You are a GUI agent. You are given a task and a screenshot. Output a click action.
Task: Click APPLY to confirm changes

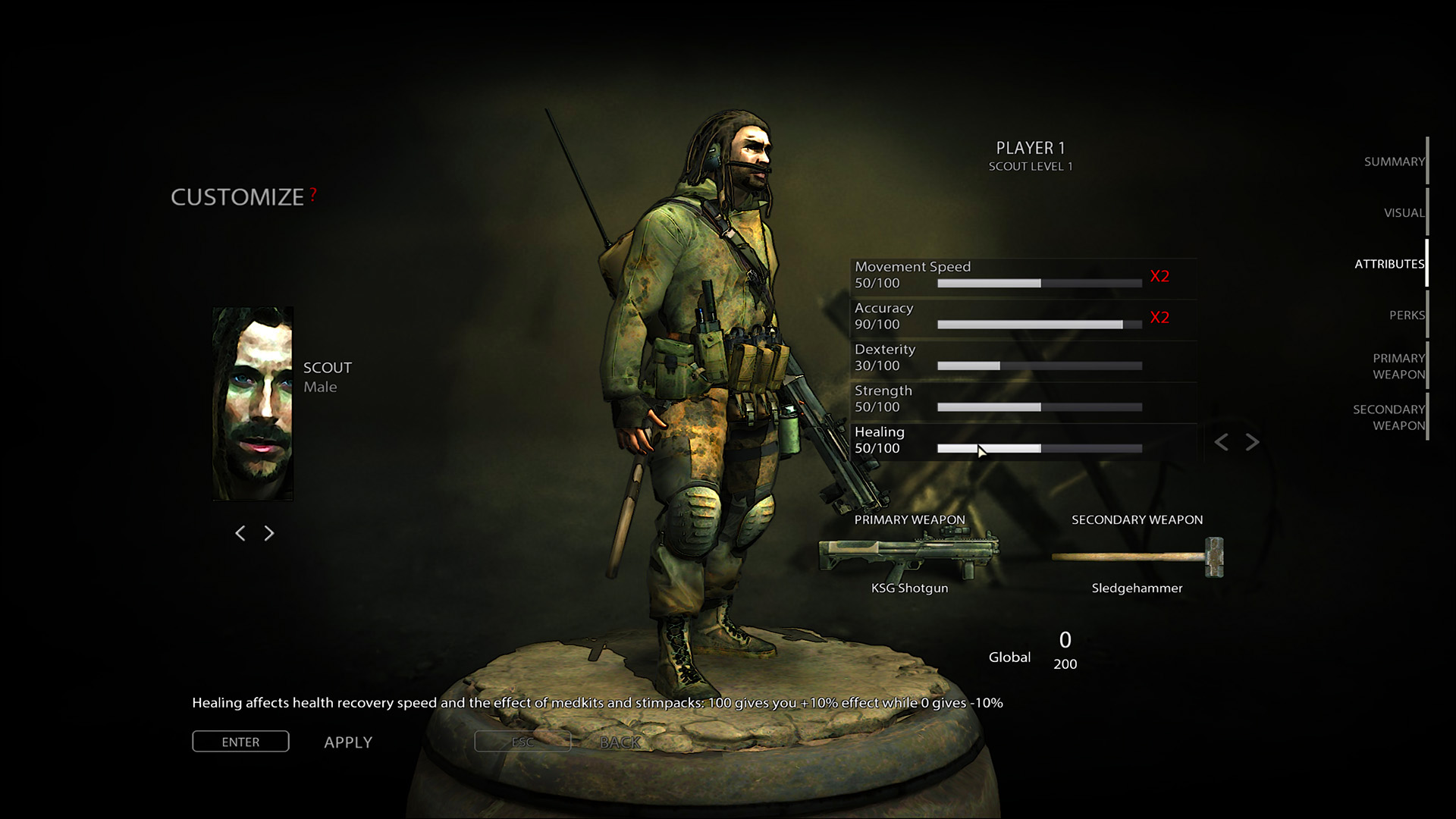(x=348, y=742)
